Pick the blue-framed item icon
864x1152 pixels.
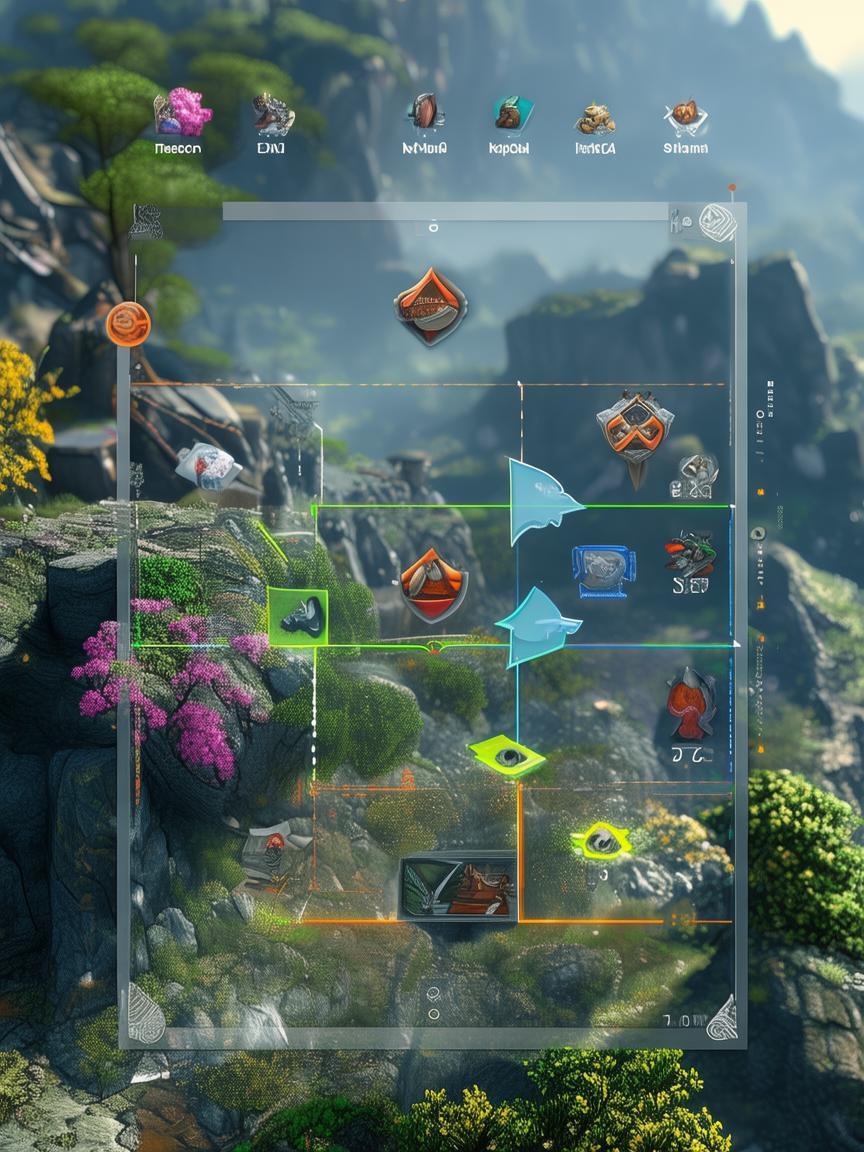[603, 571]
